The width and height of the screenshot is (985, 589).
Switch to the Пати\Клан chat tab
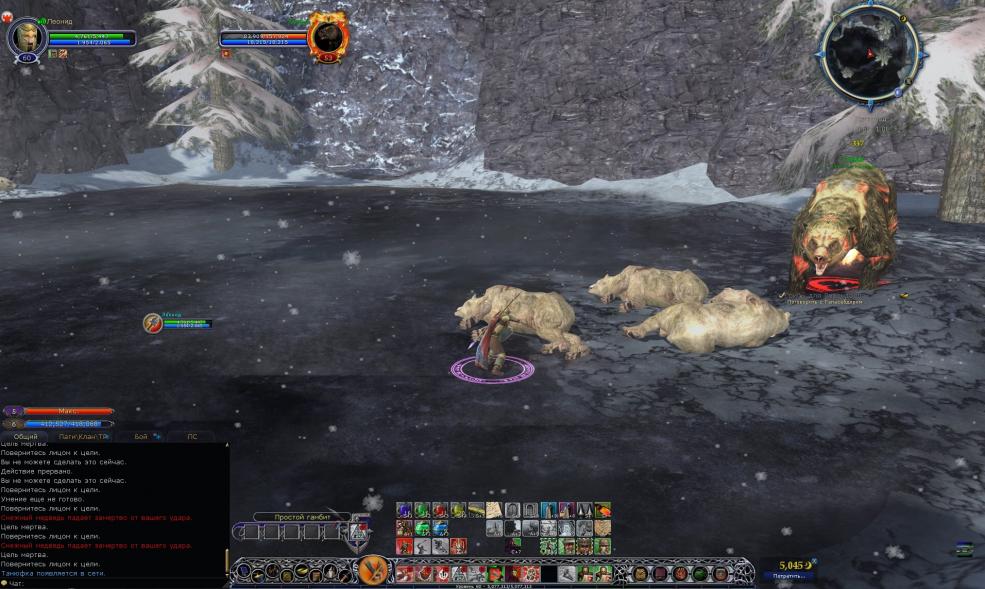coord(83,437)
